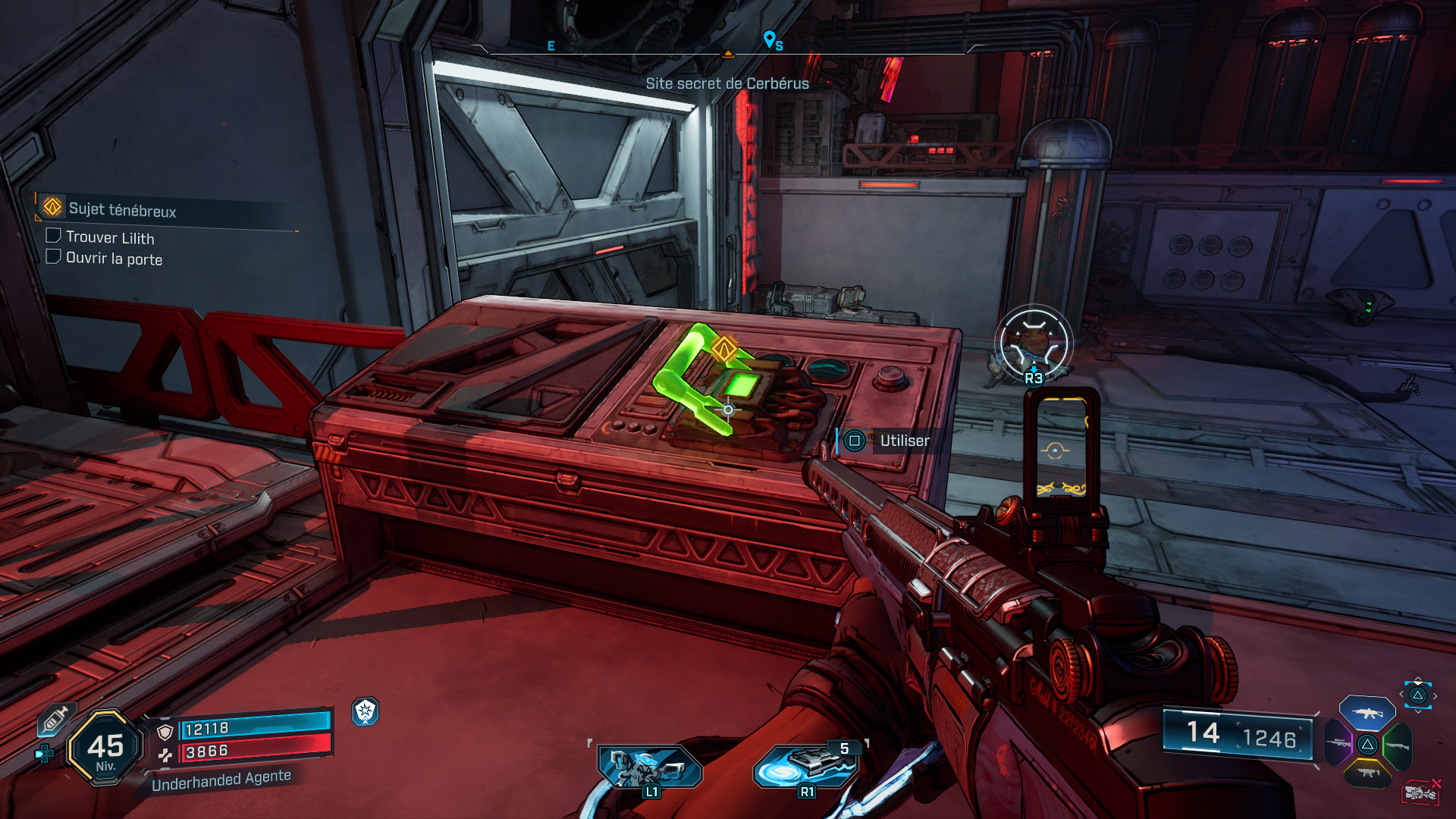Click the orange mission marker diamond on the console
Viewport: 1456px width, 819px height.
point(724,350)
